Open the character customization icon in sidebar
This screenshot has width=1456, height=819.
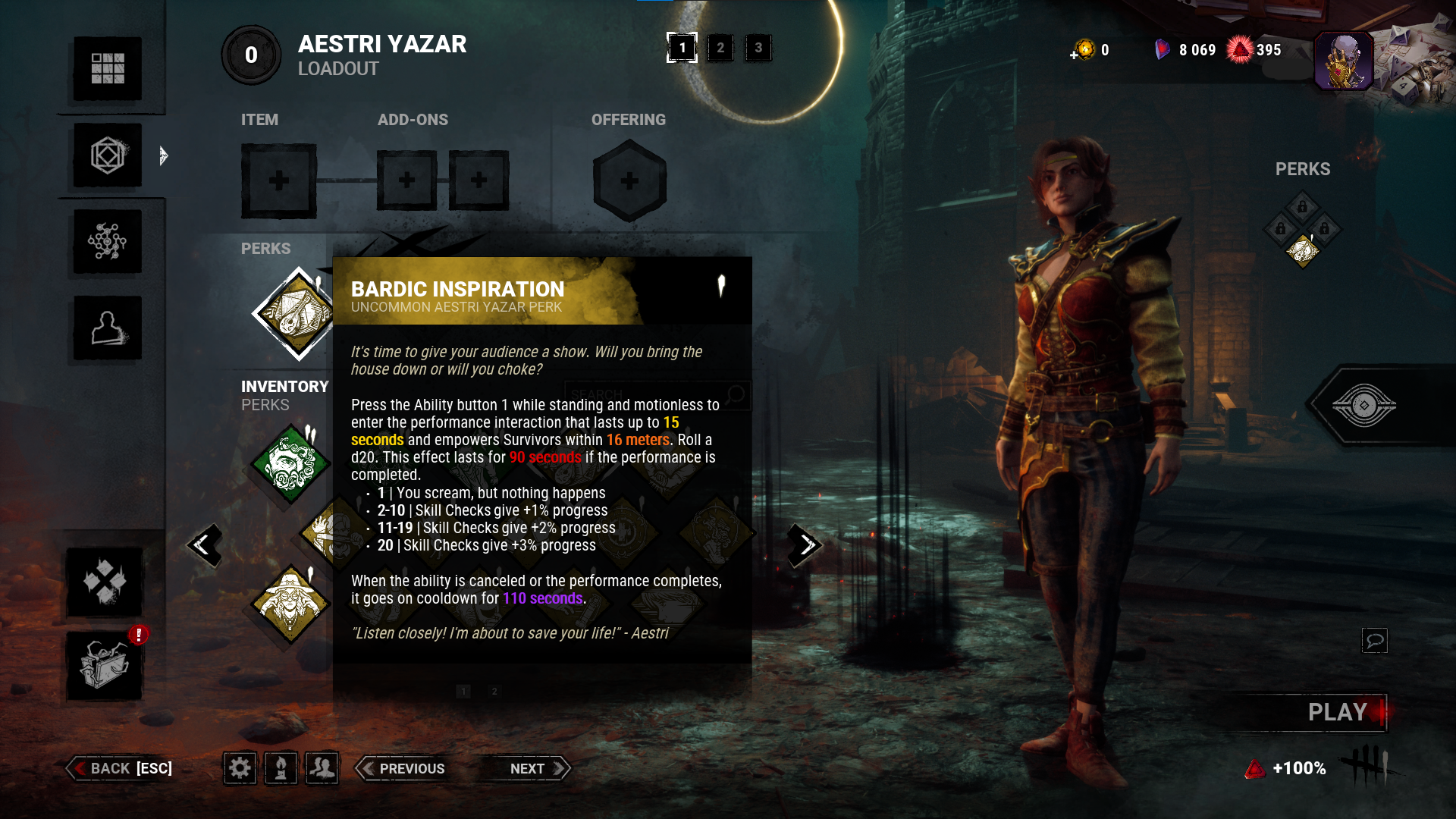pos(107,328)
